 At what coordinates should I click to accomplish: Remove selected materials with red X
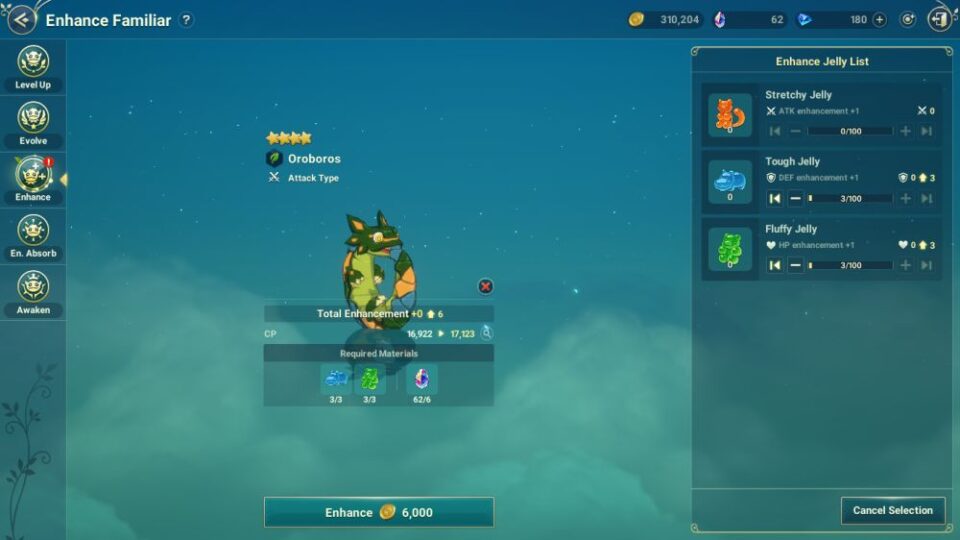[485, 287]
